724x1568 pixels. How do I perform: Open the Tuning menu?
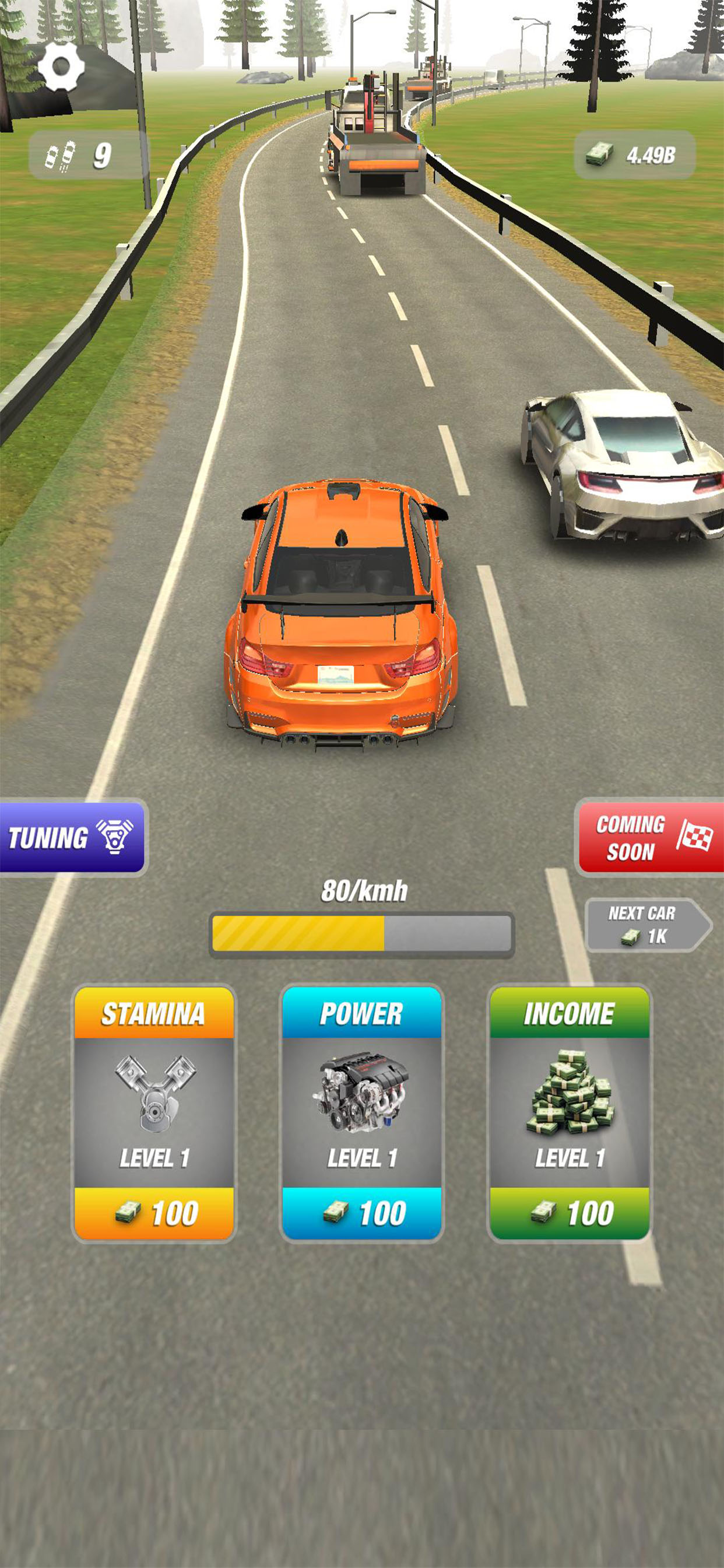[x=72, y=838]
